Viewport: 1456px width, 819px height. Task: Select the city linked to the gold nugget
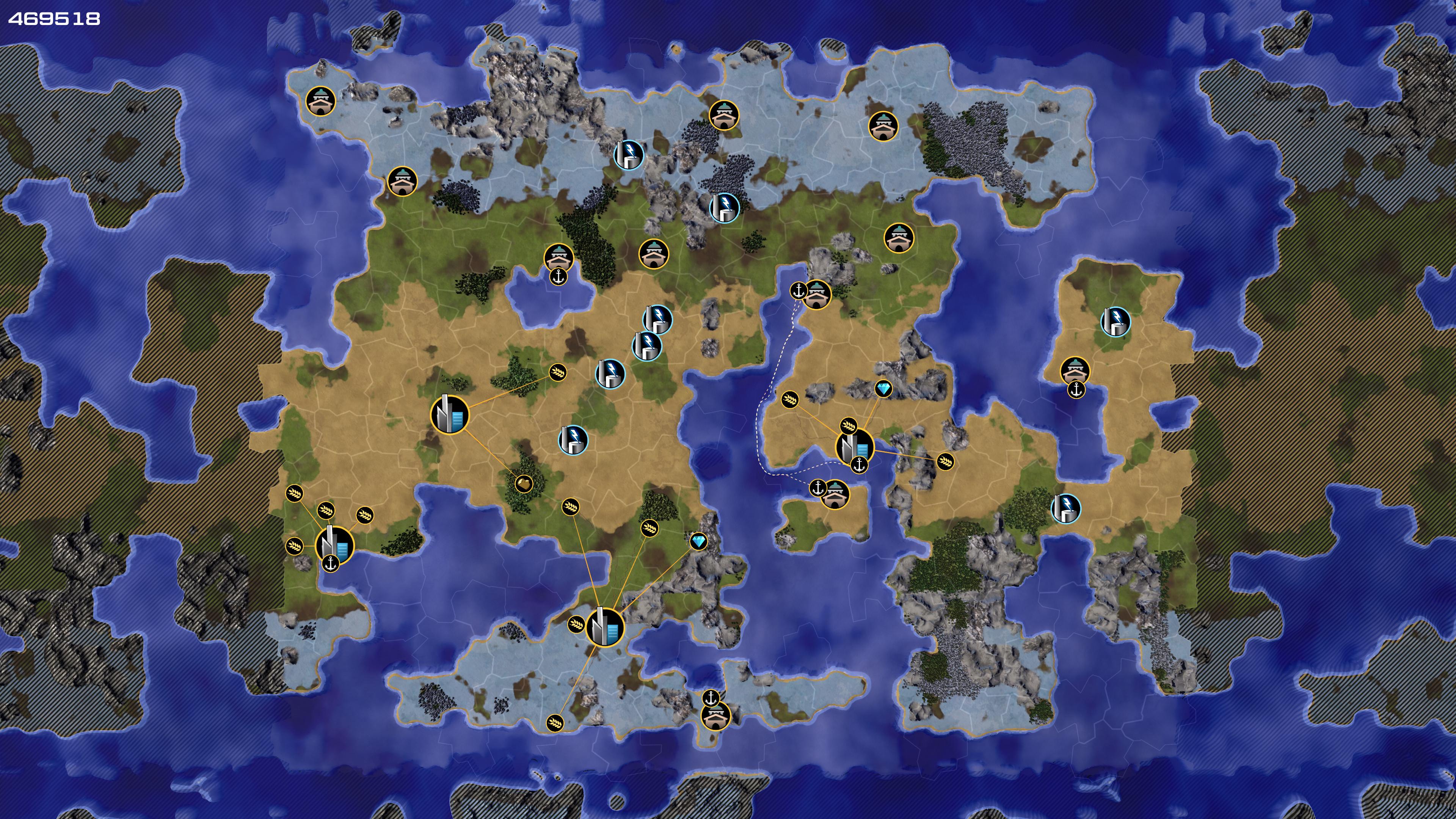450,415
